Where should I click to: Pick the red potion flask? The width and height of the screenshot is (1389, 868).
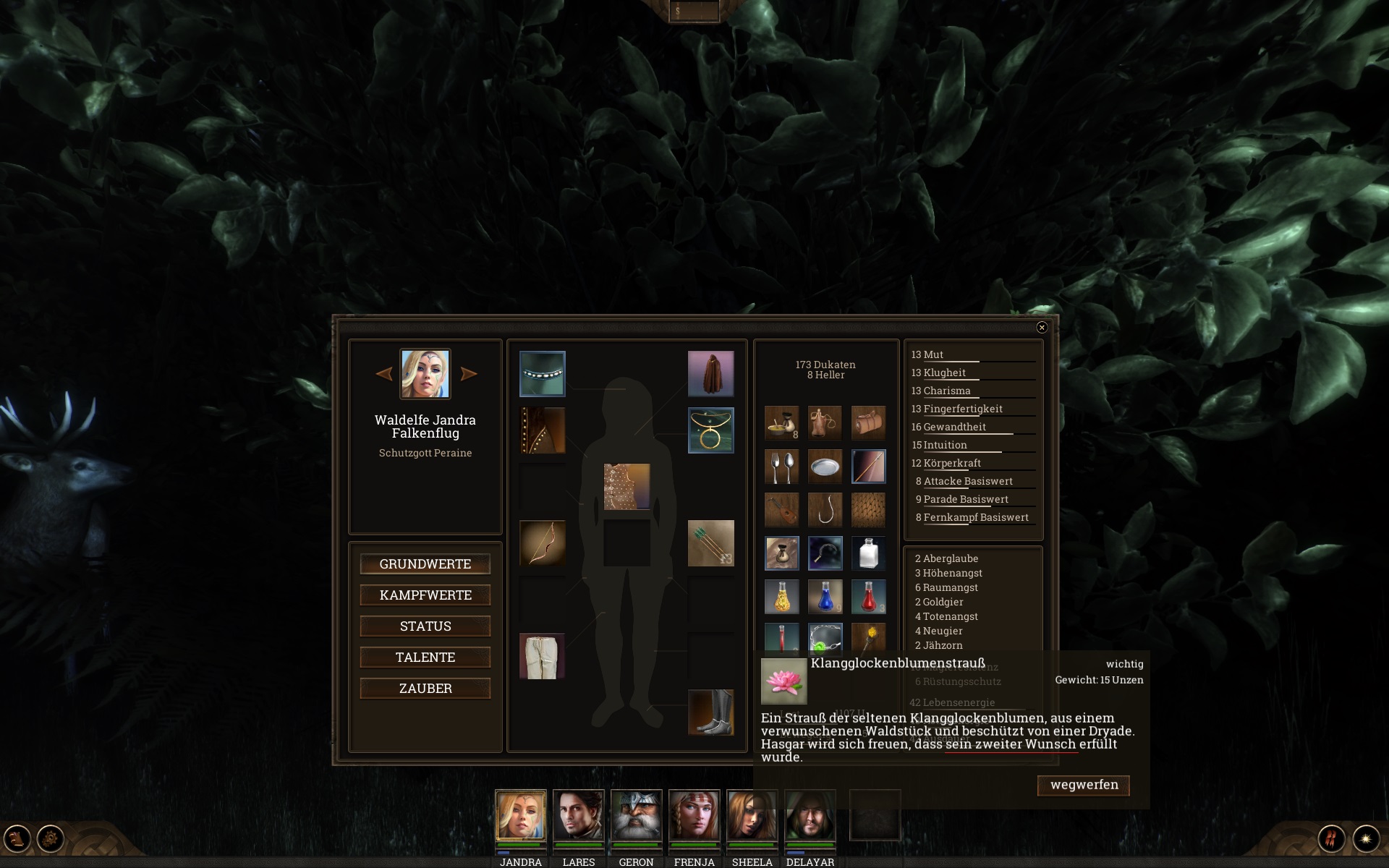point(868,597)
